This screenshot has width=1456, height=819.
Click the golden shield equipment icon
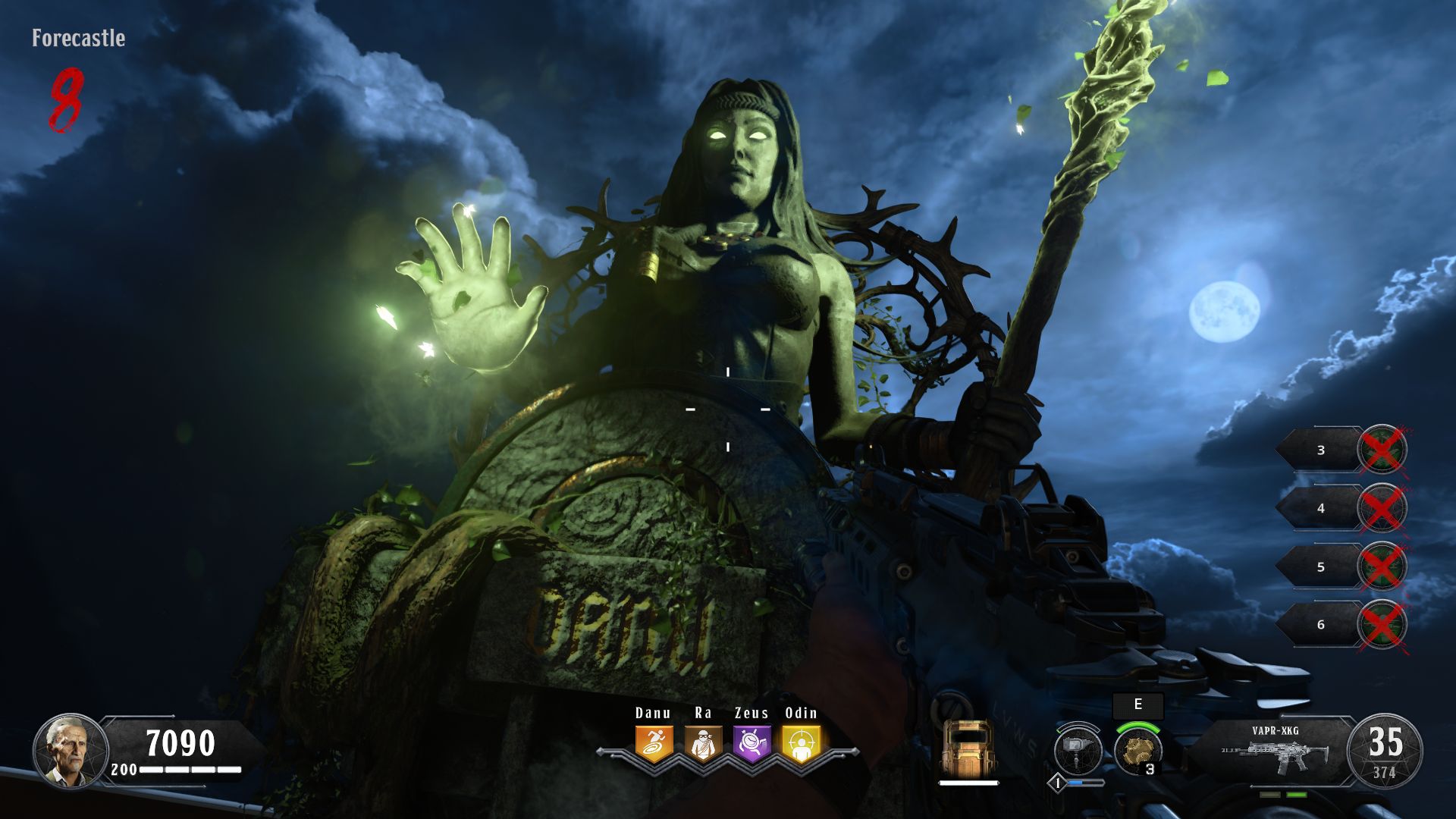pos(968,749)
